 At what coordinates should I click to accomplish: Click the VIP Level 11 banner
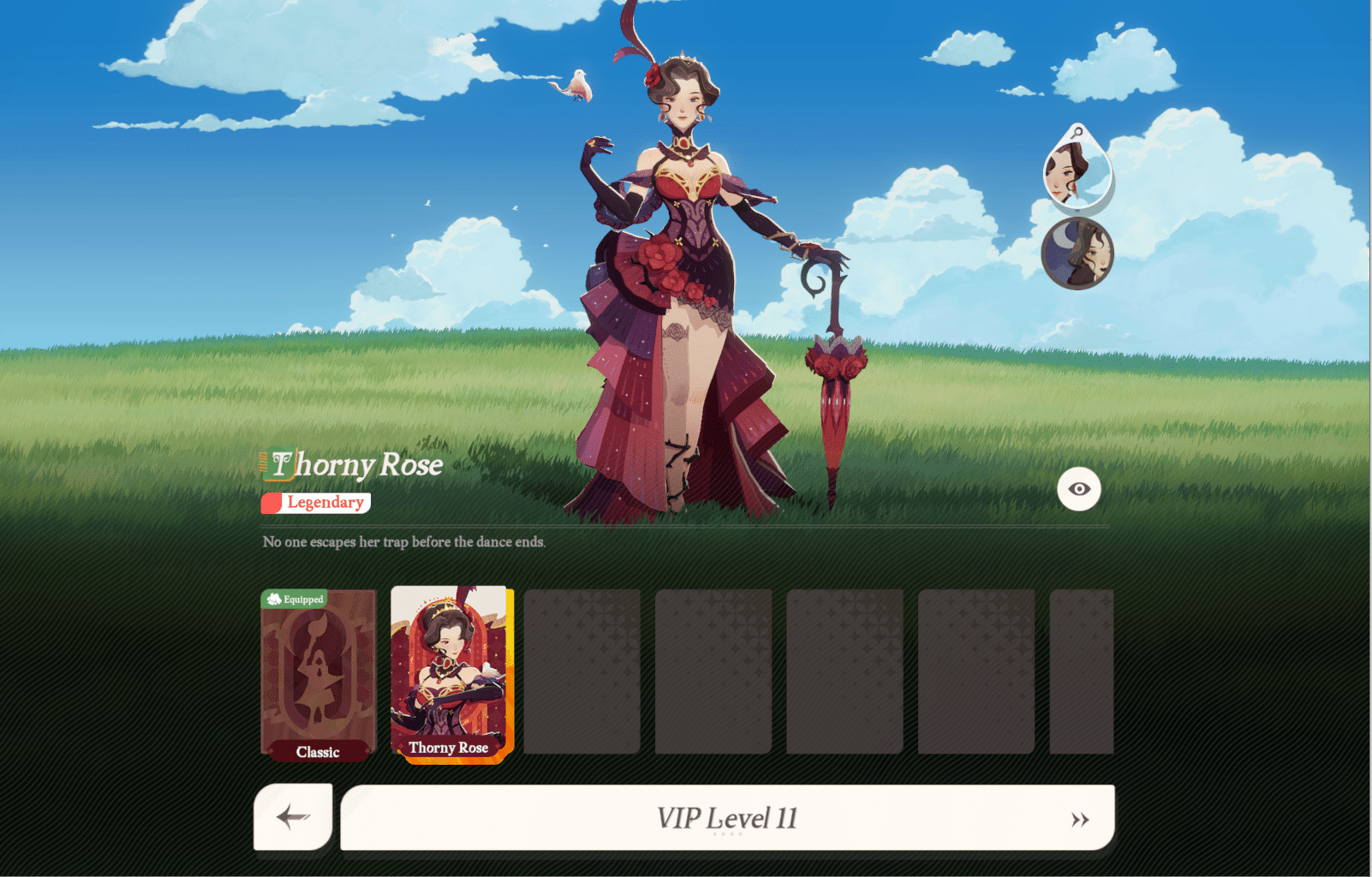pos(726,816)
